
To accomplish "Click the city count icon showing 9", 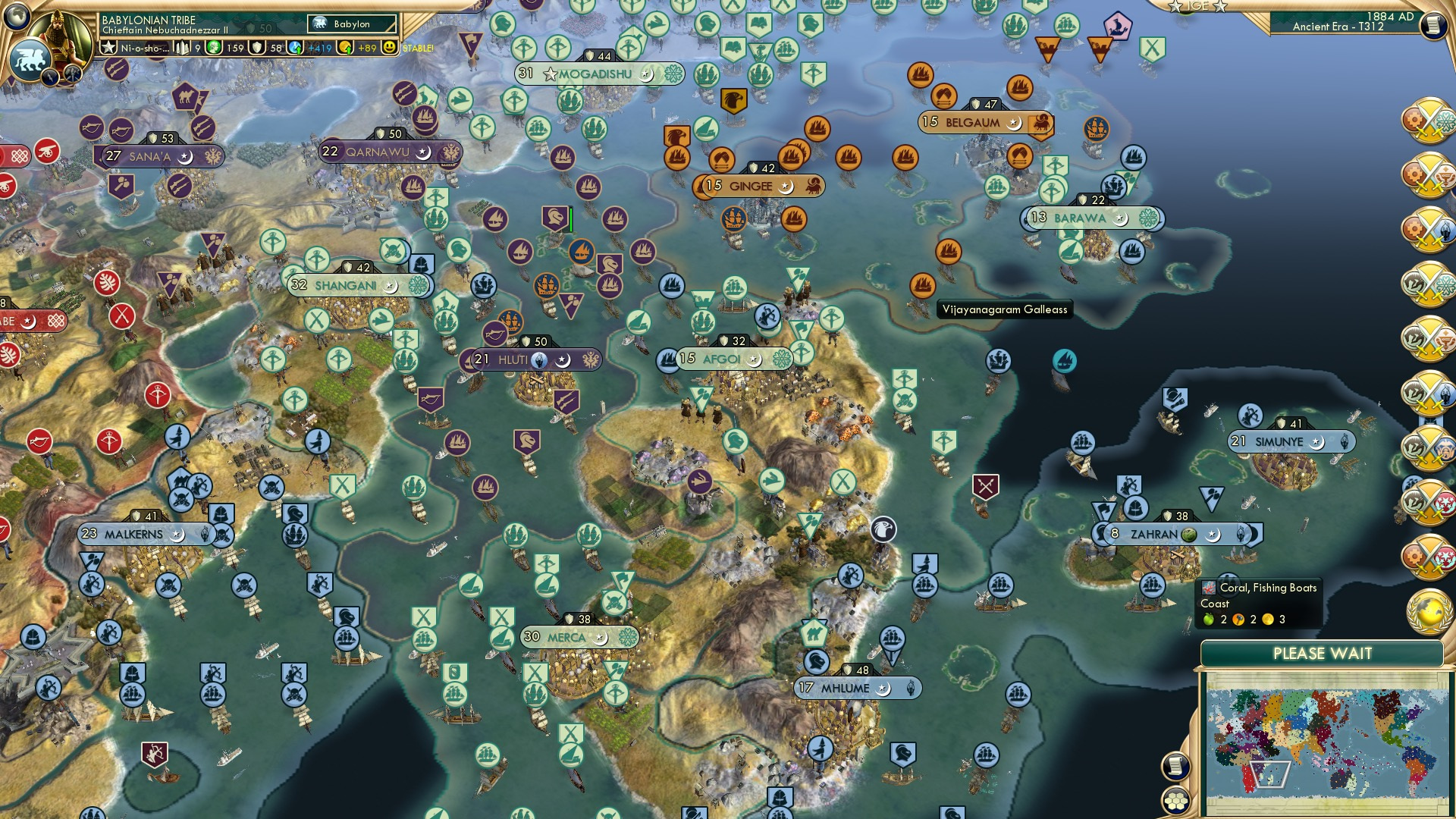I will [x=182, y=48].
